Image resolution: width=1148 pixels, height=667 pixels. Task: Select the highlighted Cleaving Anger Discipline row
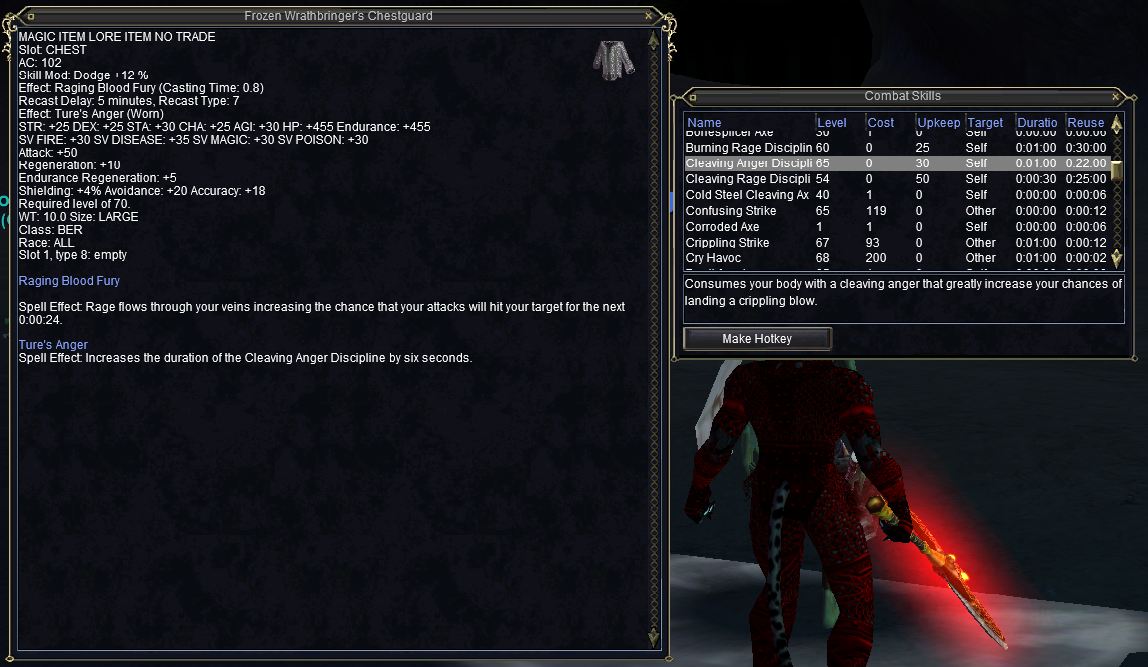click(x=748, y=163)
